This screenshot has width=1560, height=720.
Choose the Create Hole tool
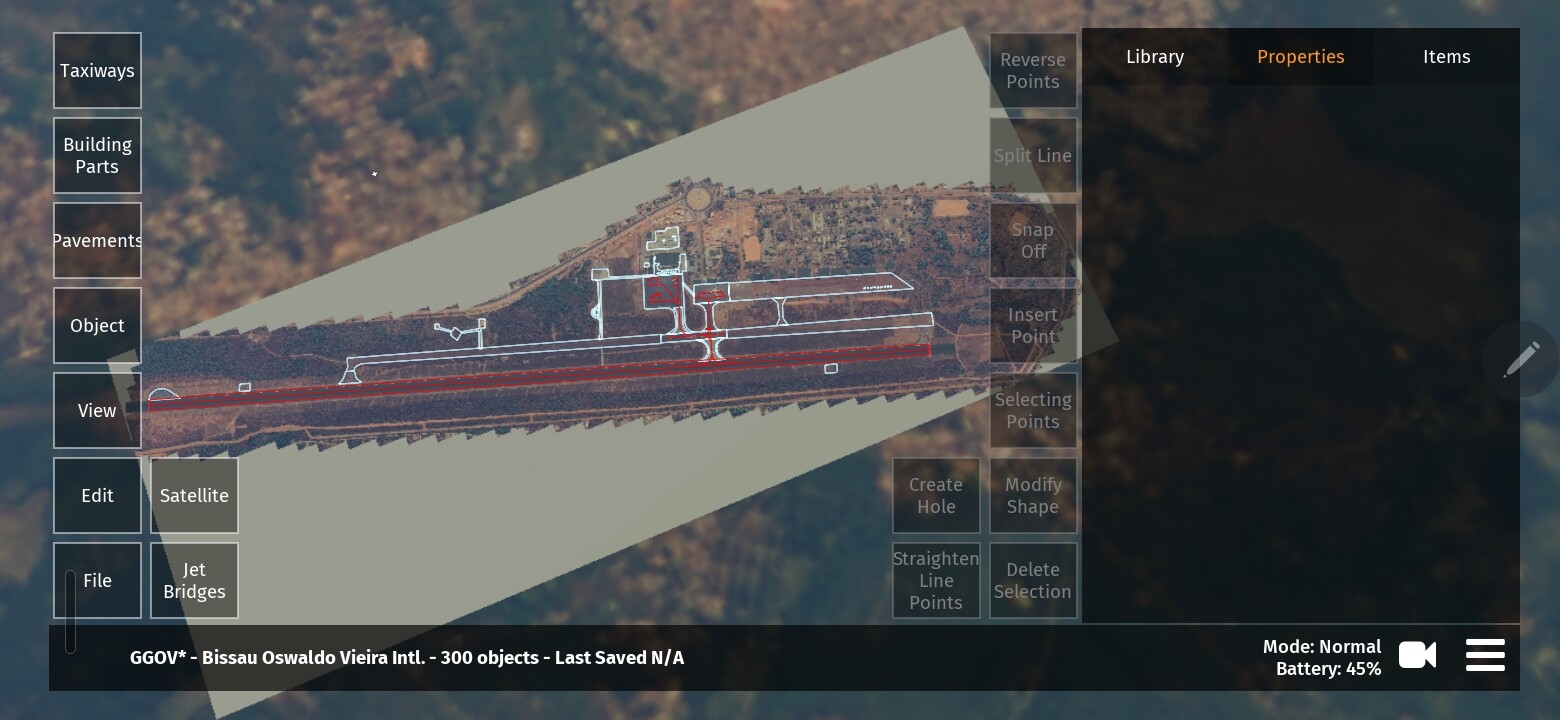point(936,496)
